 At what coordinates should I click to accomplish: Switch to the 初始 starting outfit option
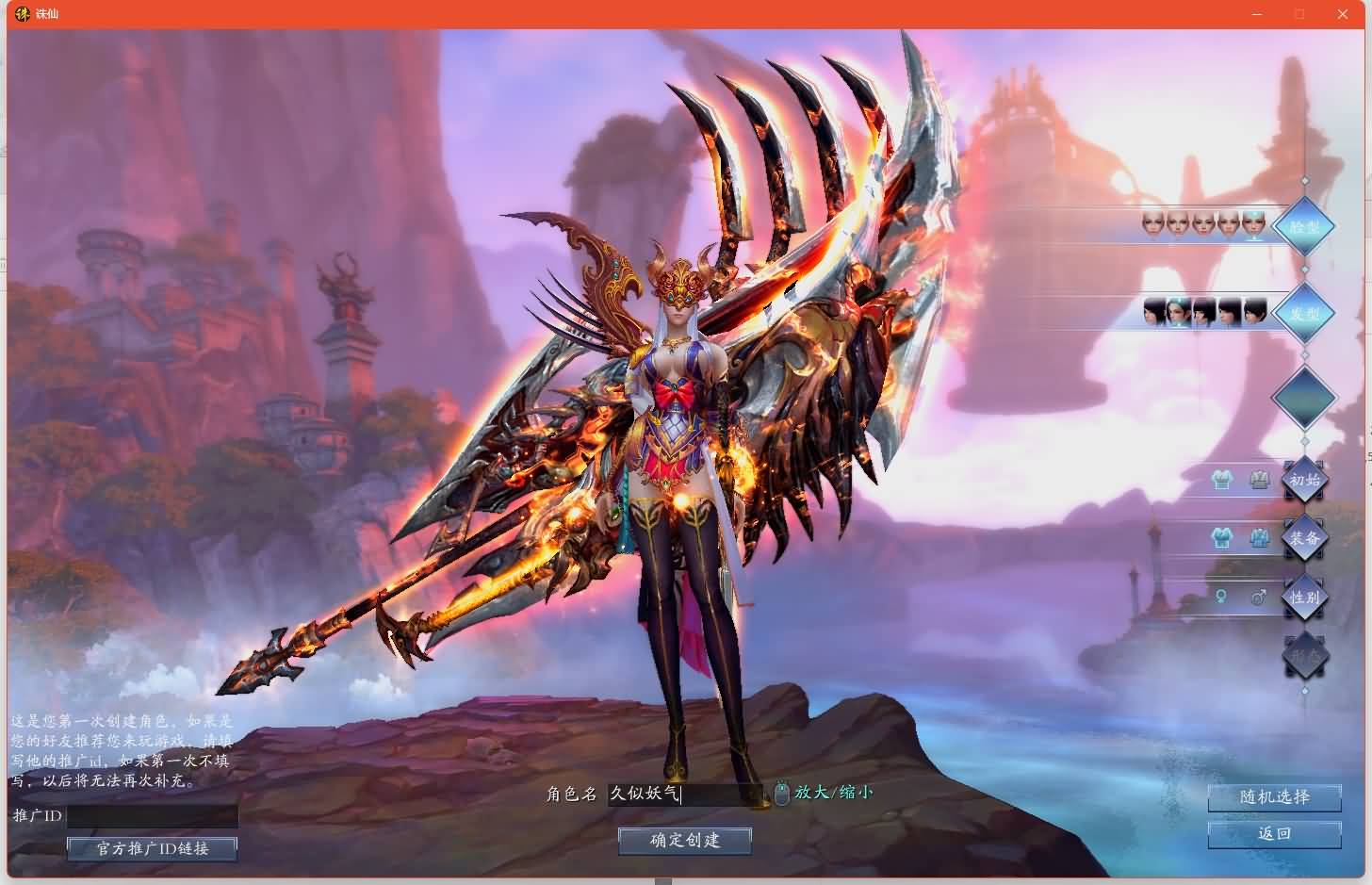(x=1304, y=481)
